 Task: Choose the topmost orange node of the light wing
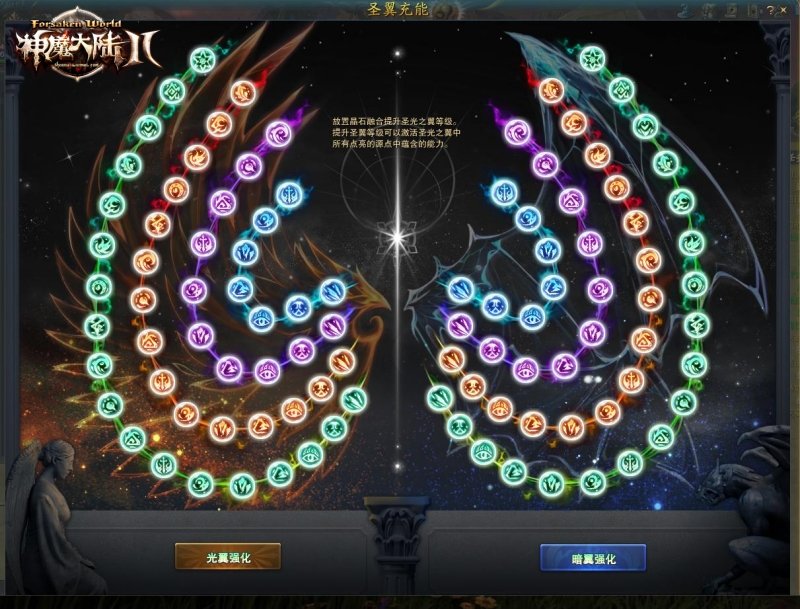pos(243,92)
